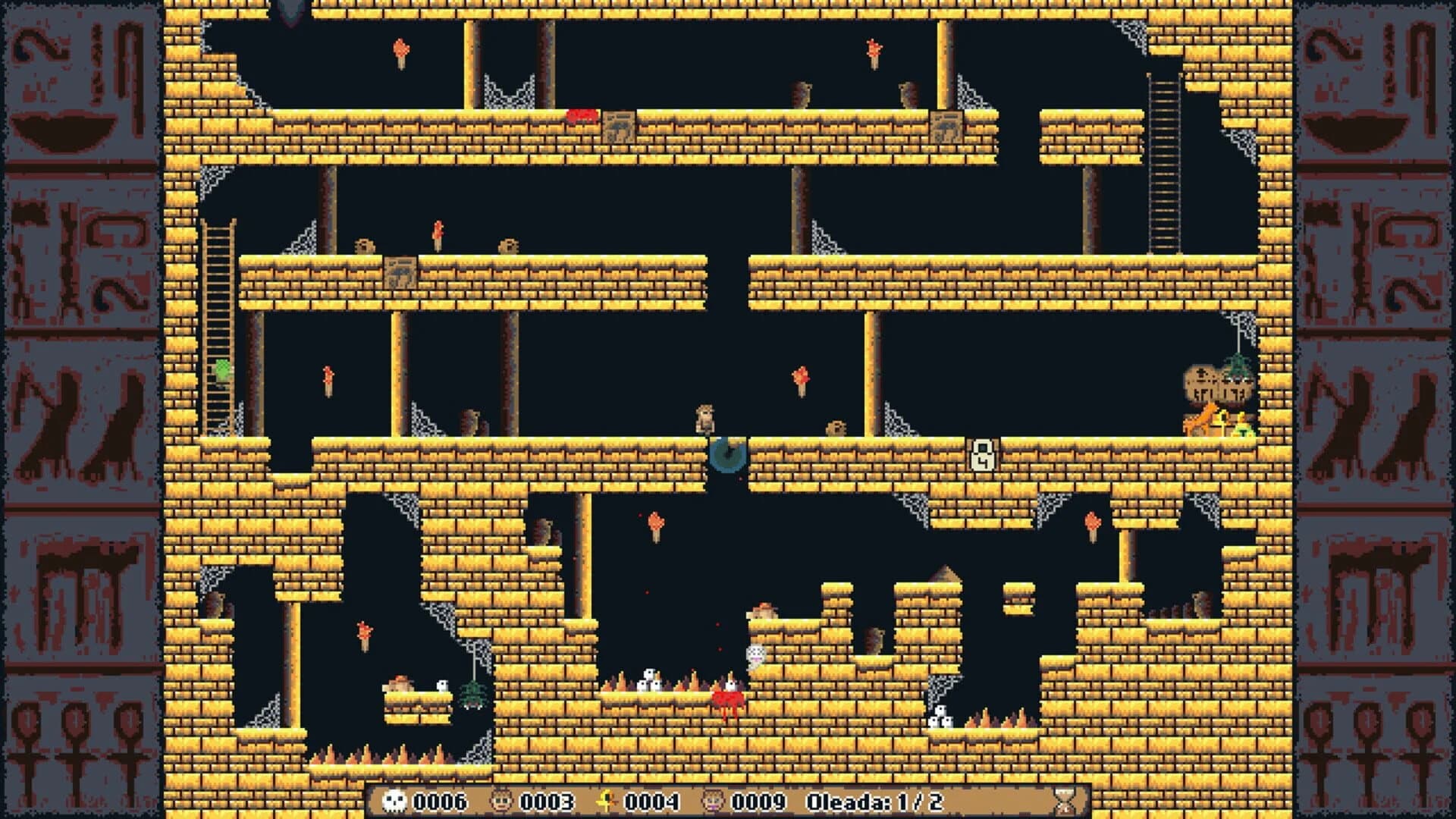Click the villager face icon beside 0003

click(x=501, y=802)
